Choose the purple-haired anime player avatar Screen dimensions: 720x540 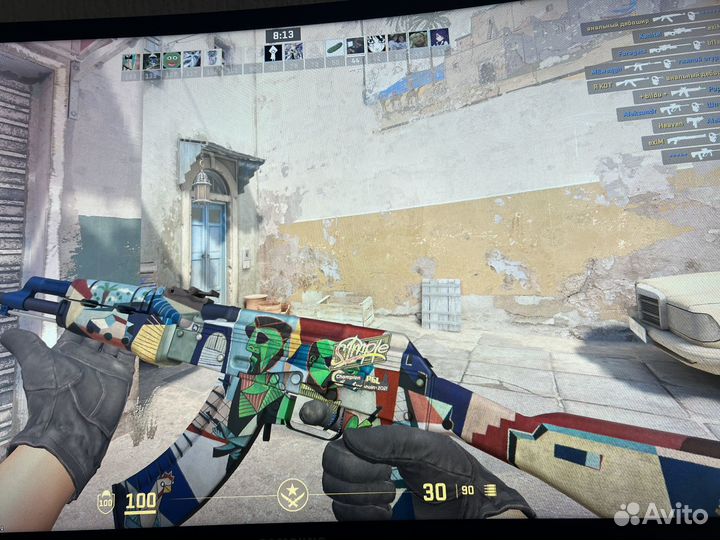pos(439,38)
